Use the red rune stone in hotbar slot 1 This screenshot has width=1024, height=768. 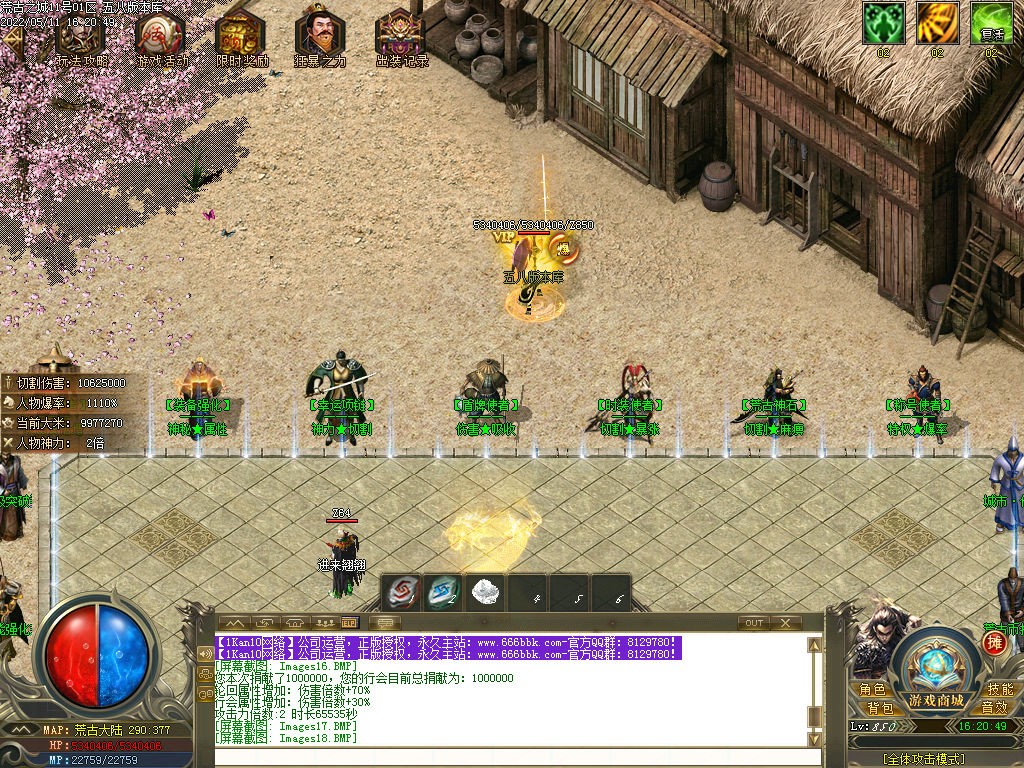(x=404, y=591)
